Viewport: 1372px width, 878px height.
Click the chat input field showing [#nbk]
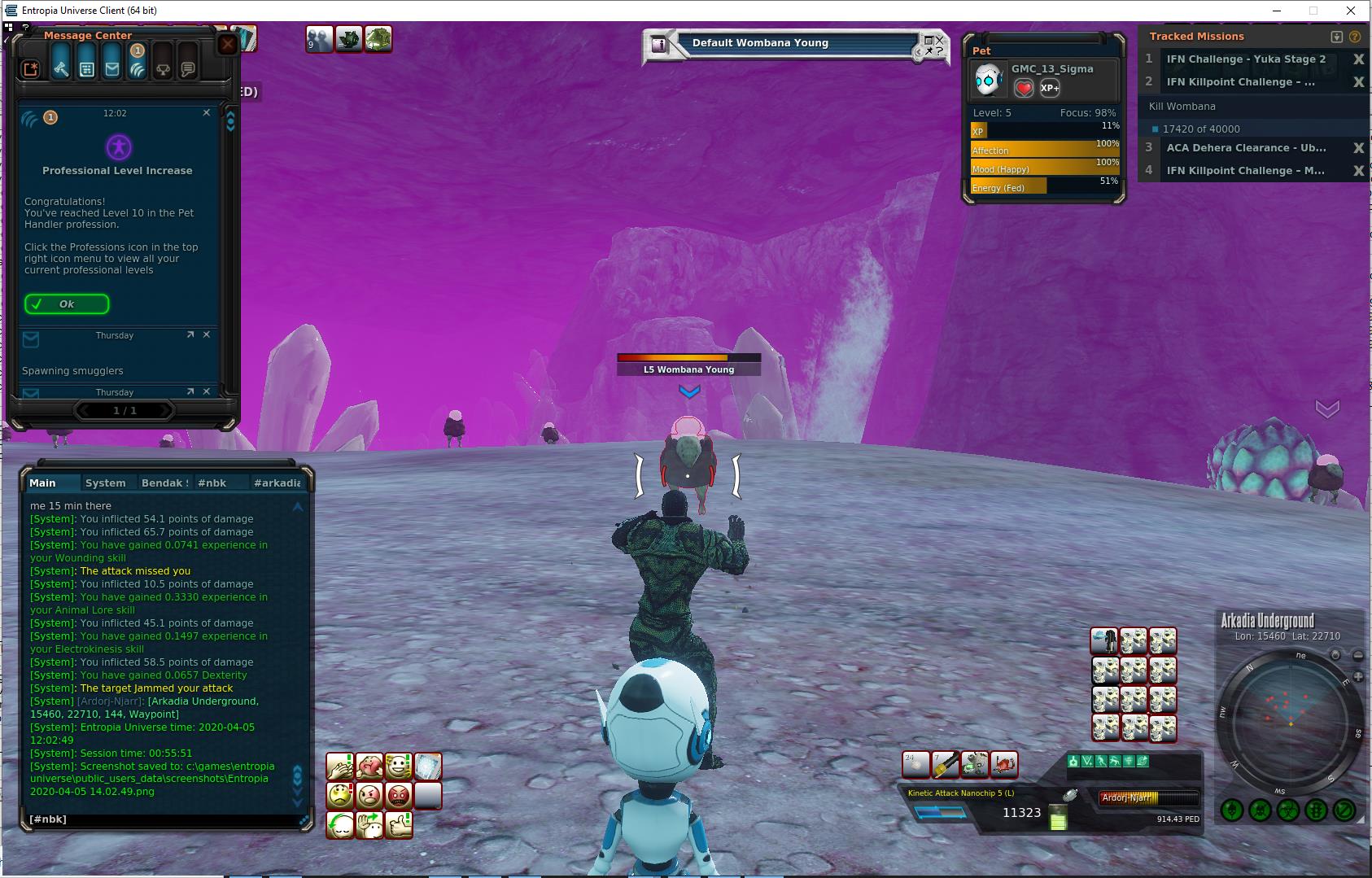[163, 819]
